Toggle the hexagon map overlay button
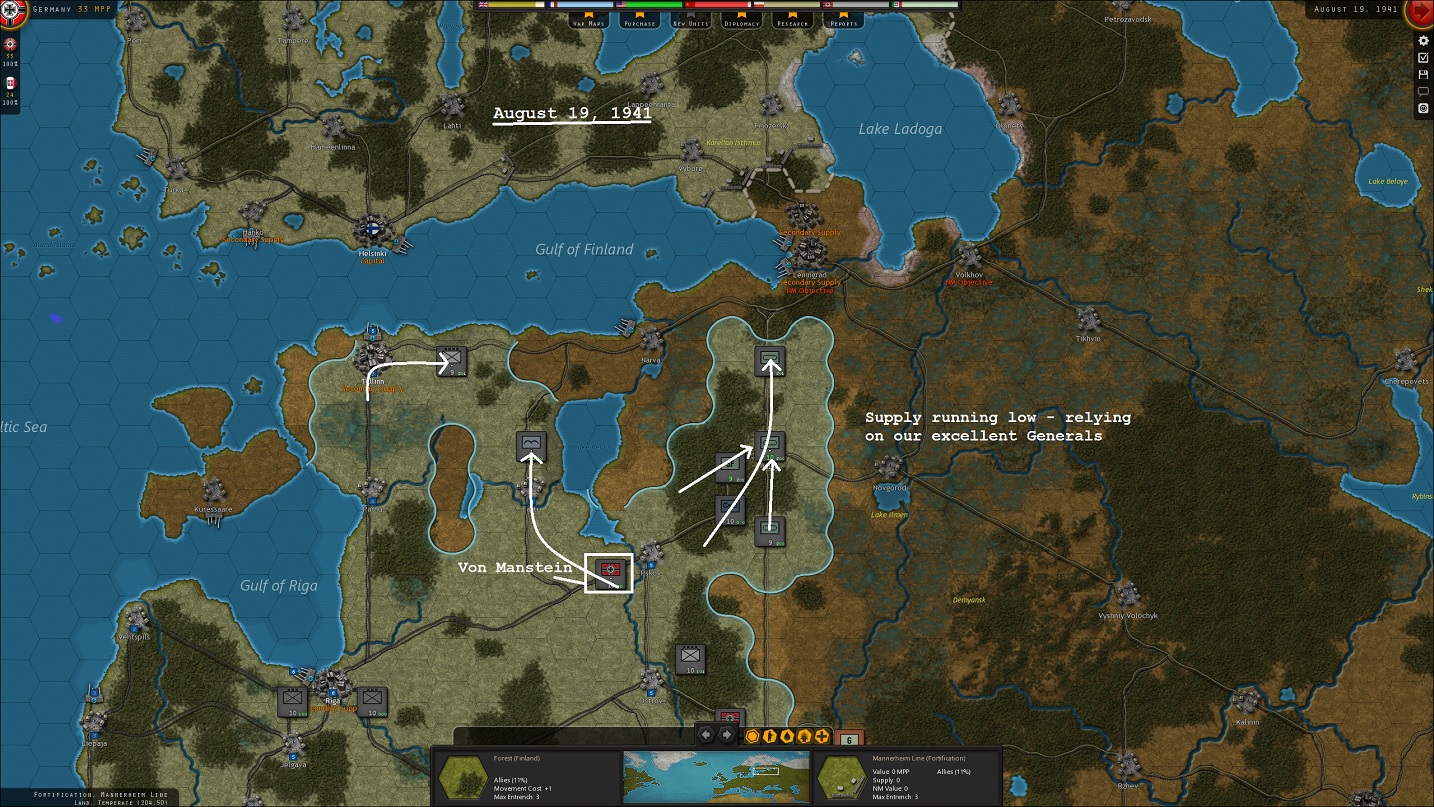1434x807 pixels. [752, 737]
